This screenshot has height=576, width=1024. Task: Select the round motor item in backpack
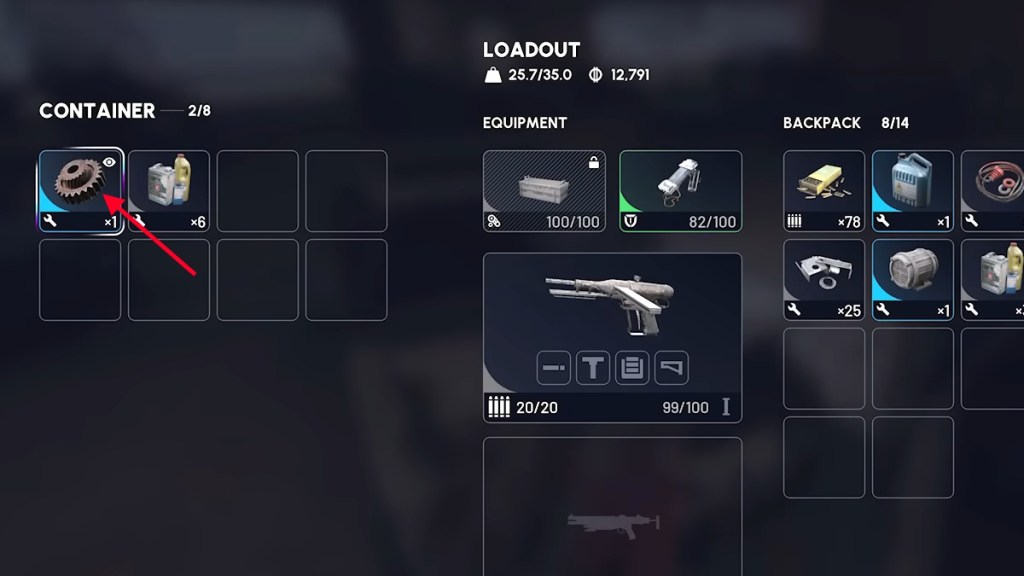click(913, 280)
